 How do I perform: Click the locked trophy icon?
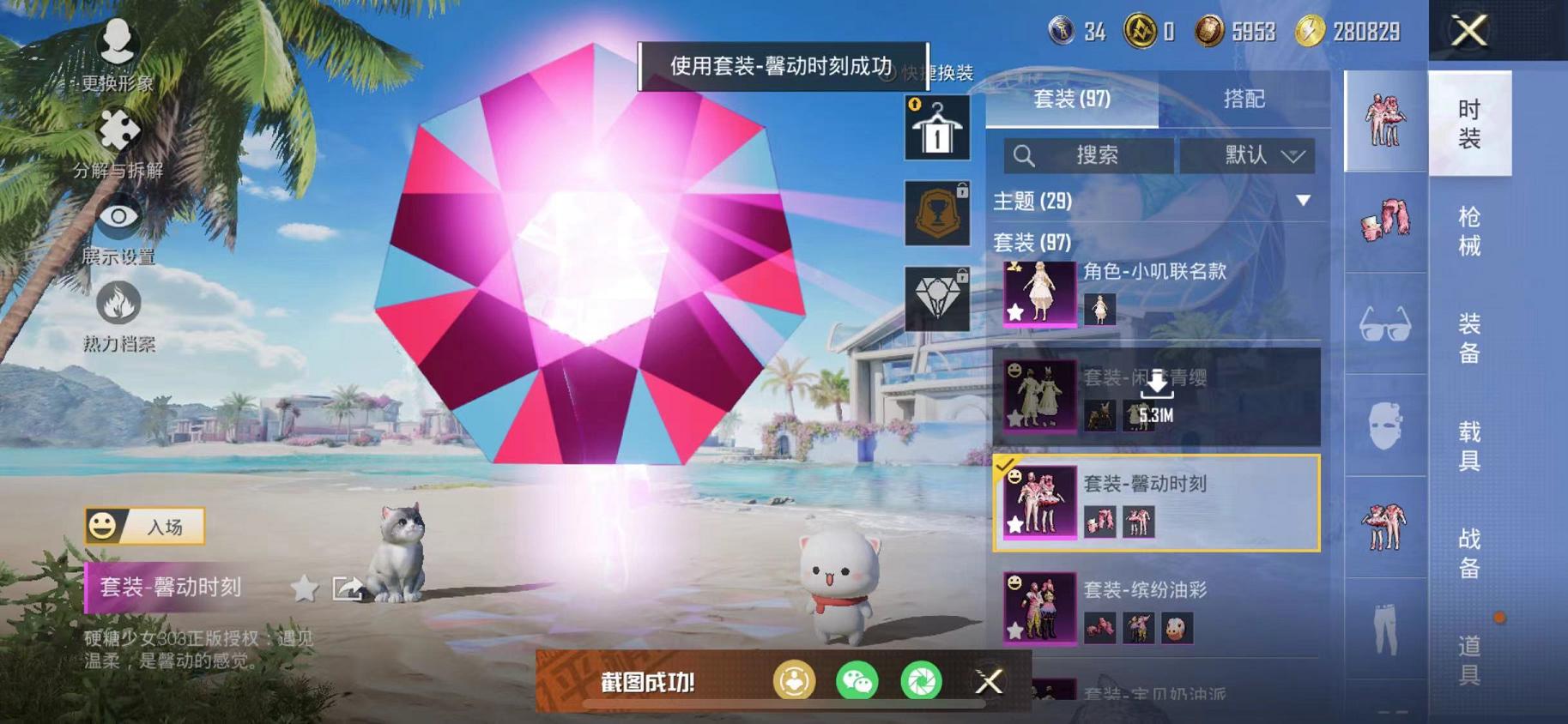[936, 213]
